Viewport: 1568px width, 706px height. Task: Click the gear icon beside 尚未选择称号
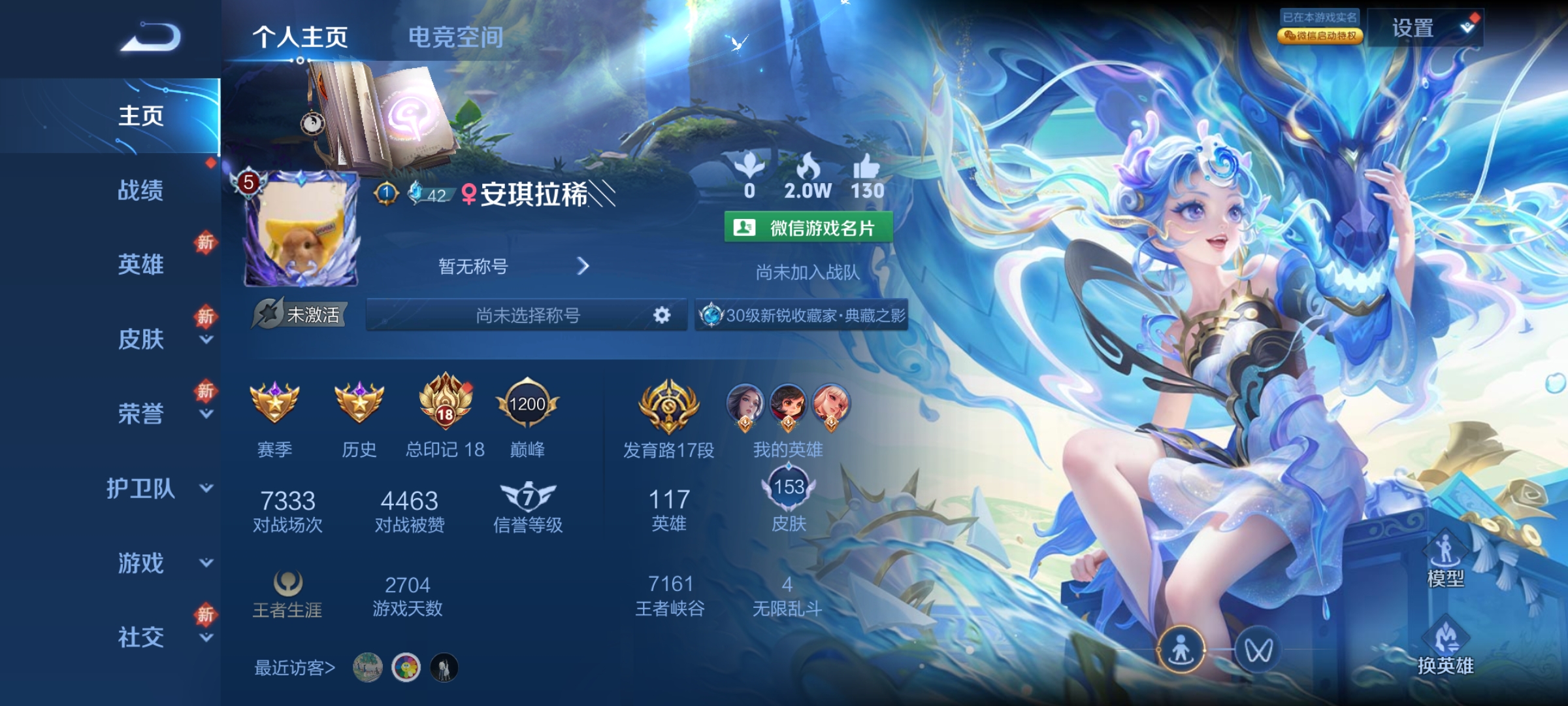pos(661,315)
